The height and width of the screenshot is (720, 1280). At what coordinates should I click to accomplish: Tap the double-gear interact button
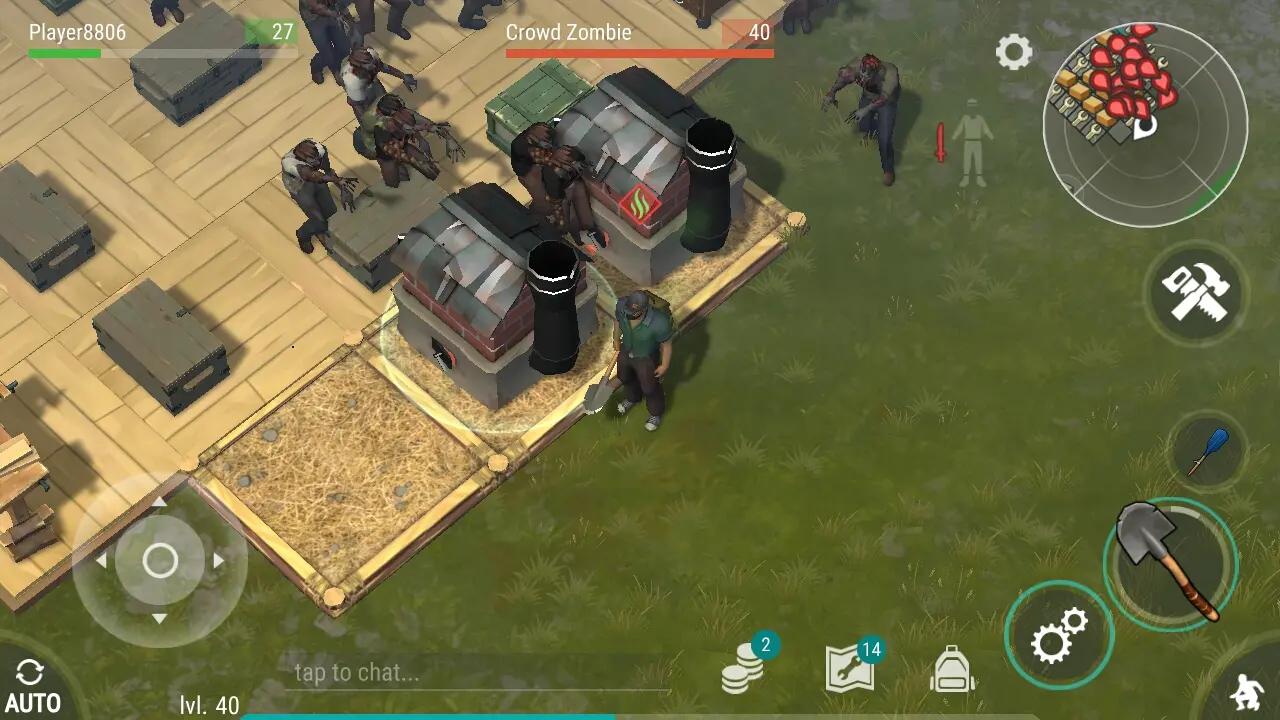1059,635
